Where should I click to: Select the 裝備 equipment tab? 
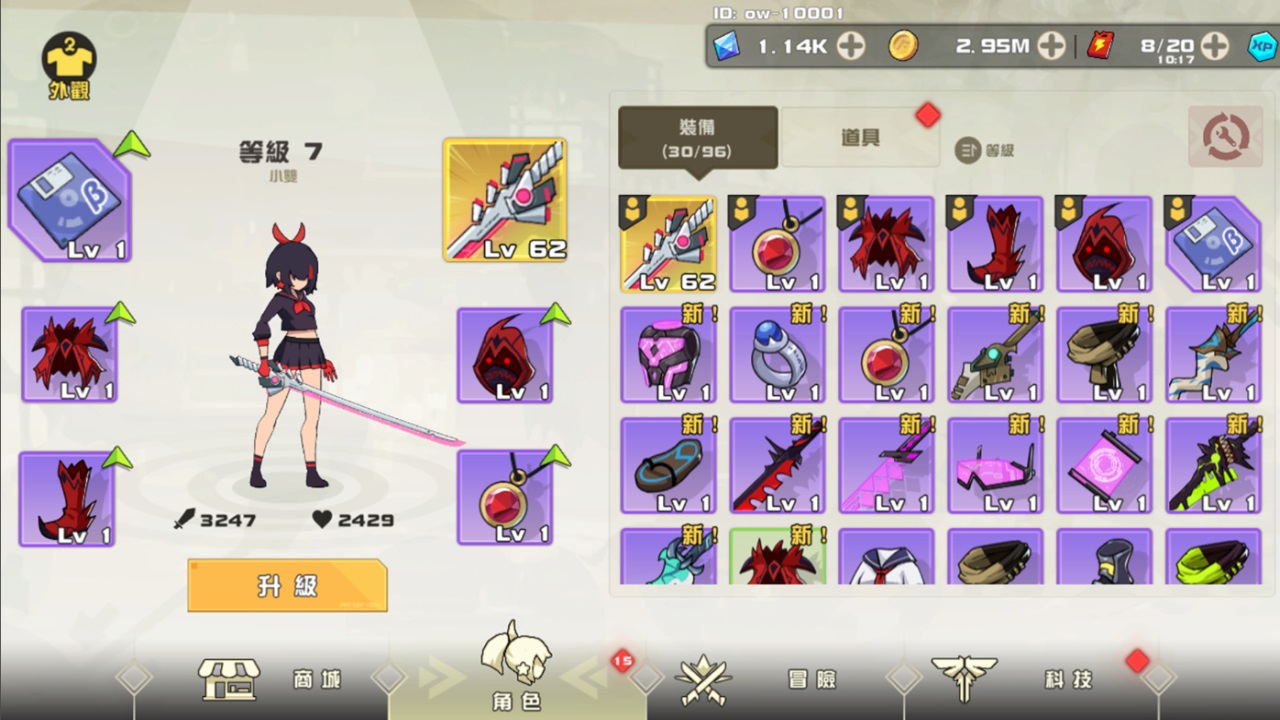697,138
